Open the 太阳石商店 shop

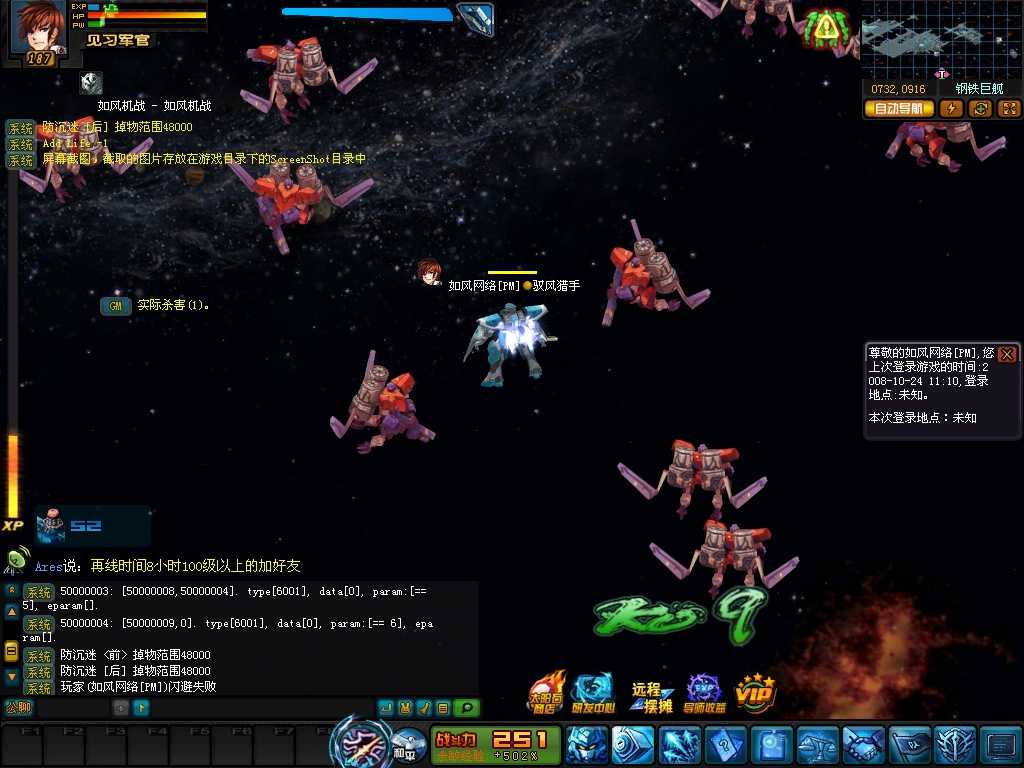546,691
